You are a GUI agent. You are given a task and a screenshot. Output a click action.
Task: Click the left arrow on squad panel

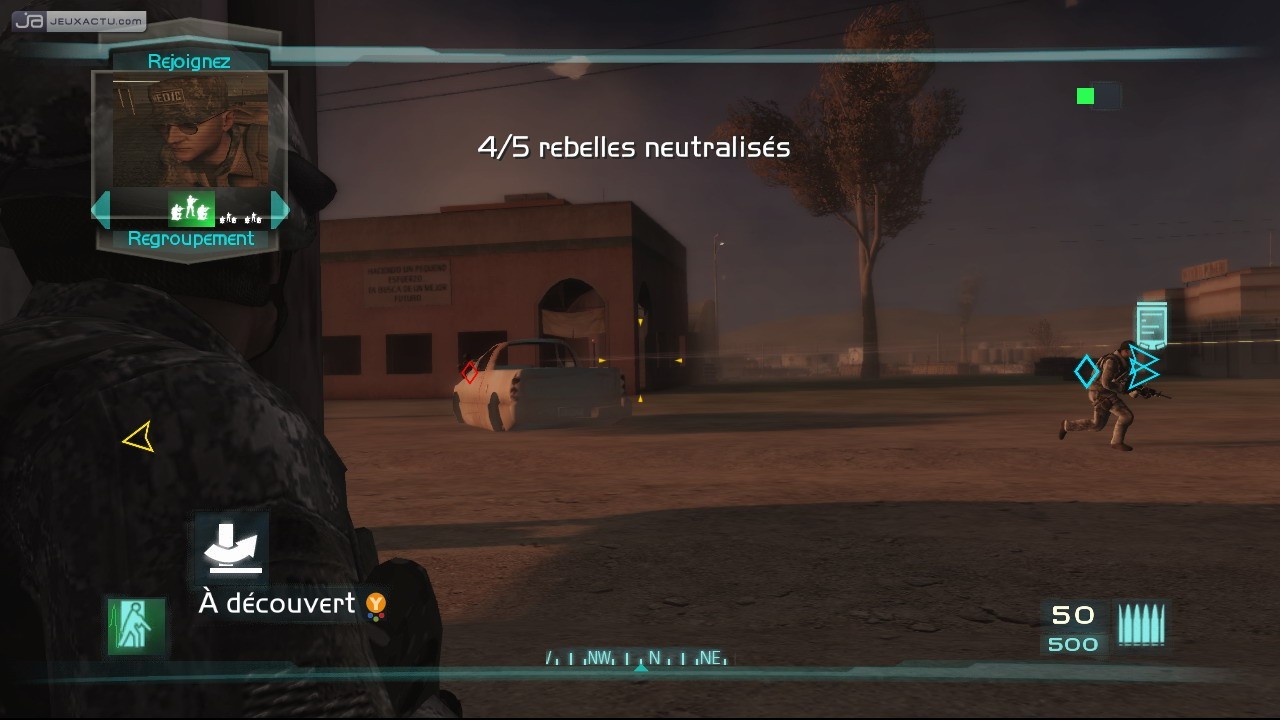click(101, 210)
